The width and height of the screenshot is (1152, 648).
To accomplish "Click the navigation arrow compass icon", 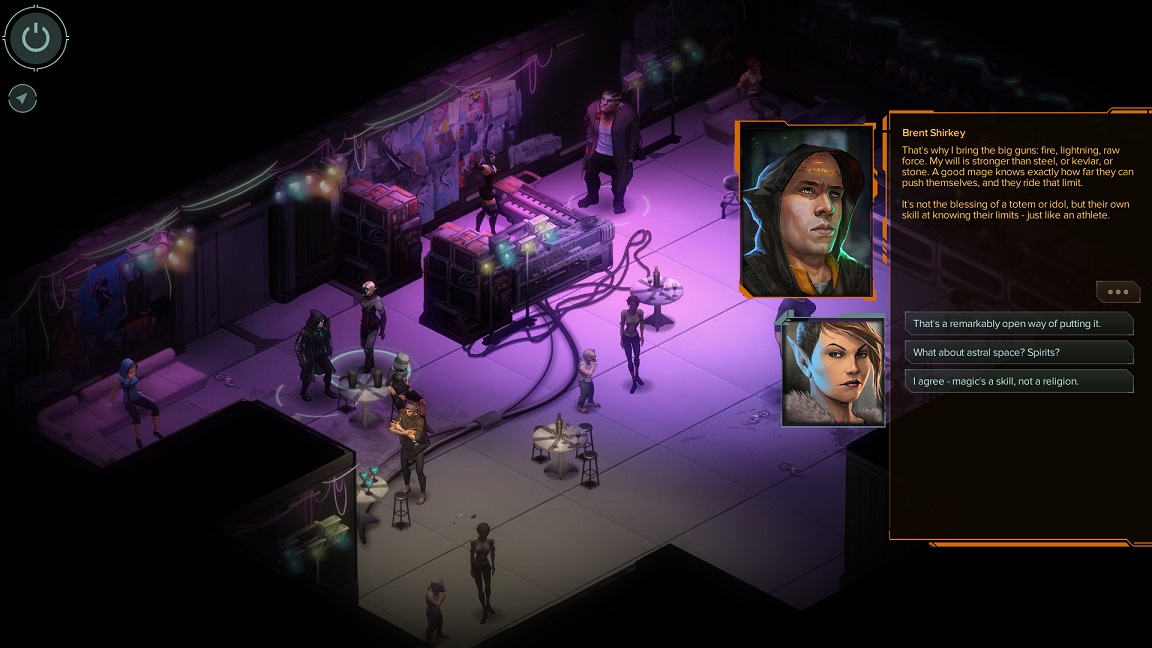I will coord(22,98).
